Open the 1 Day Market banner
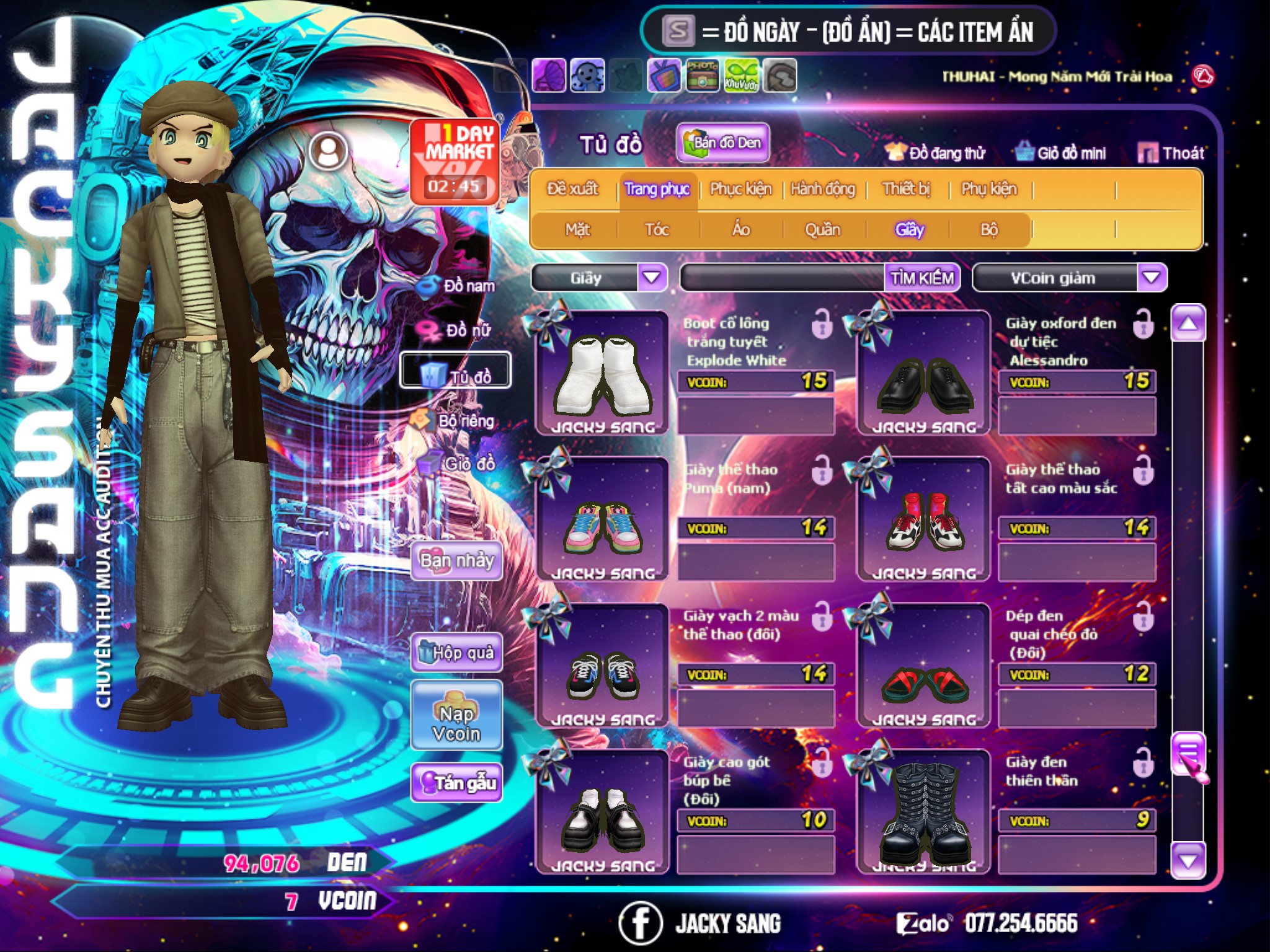The height and width of the screenshot is (952, 1270). (455, 161)
